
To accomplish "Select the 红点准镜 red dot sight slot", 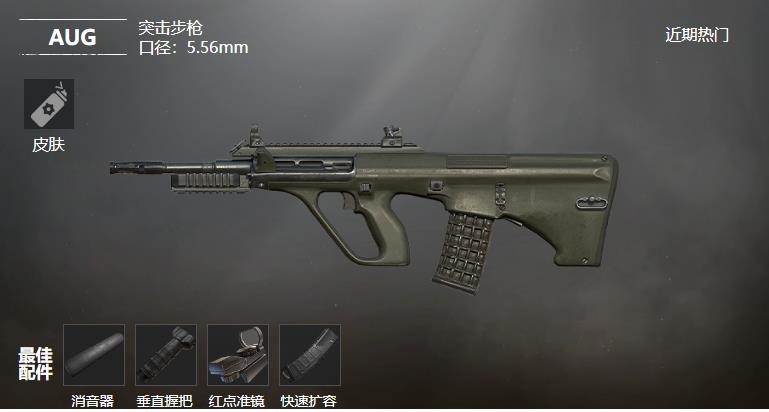I will 238,355.
